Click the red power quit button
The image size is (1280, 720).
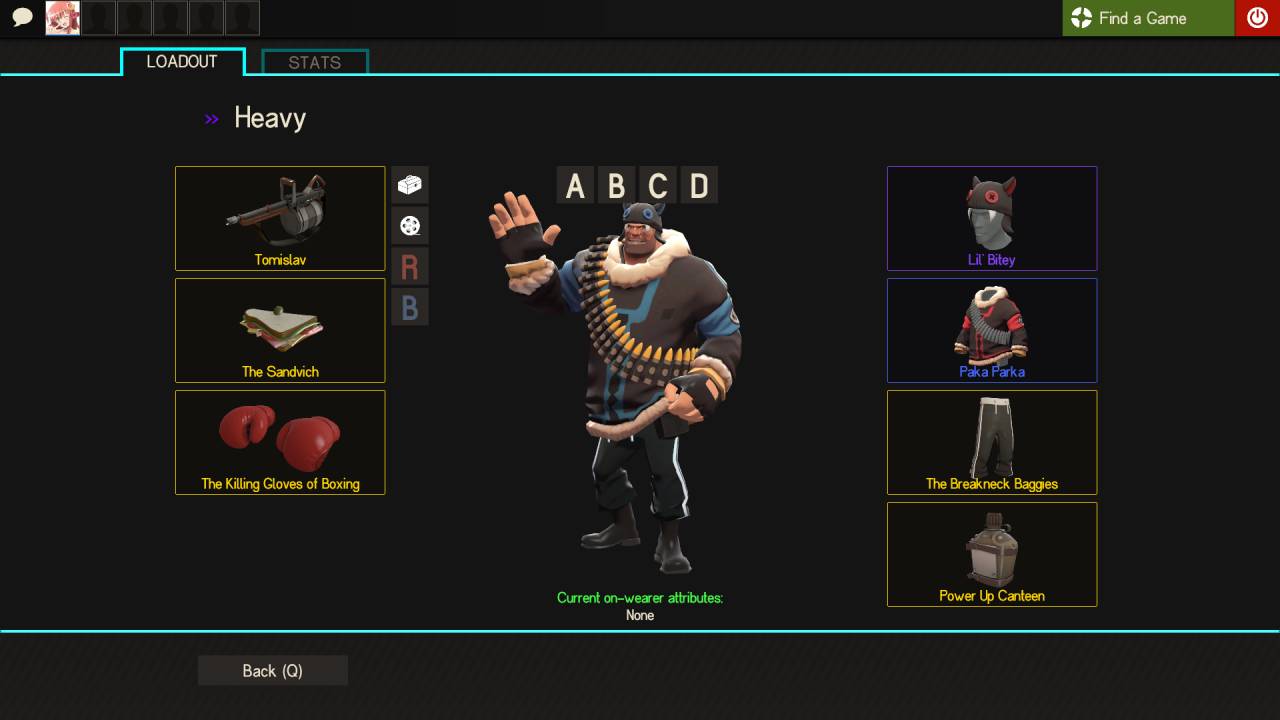(x=1257, y=18)
